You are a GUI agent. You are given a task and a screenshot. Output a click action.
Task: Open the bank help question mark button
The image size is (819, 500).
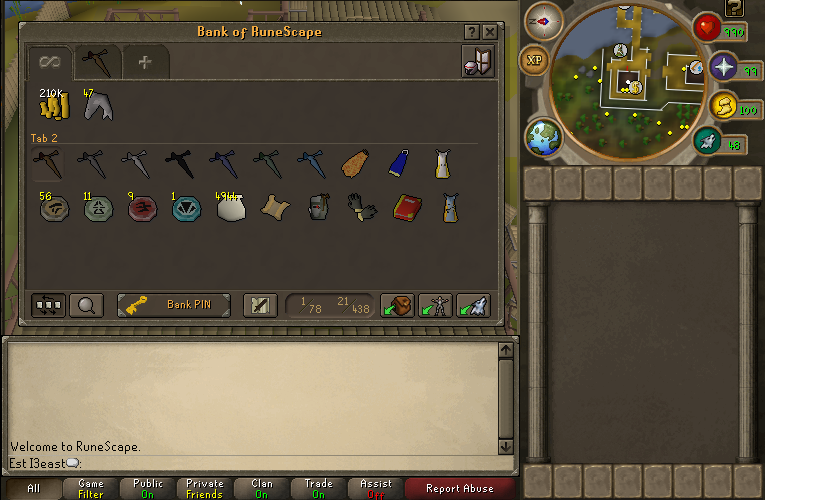pyautogui.click(x=472, y=32)
